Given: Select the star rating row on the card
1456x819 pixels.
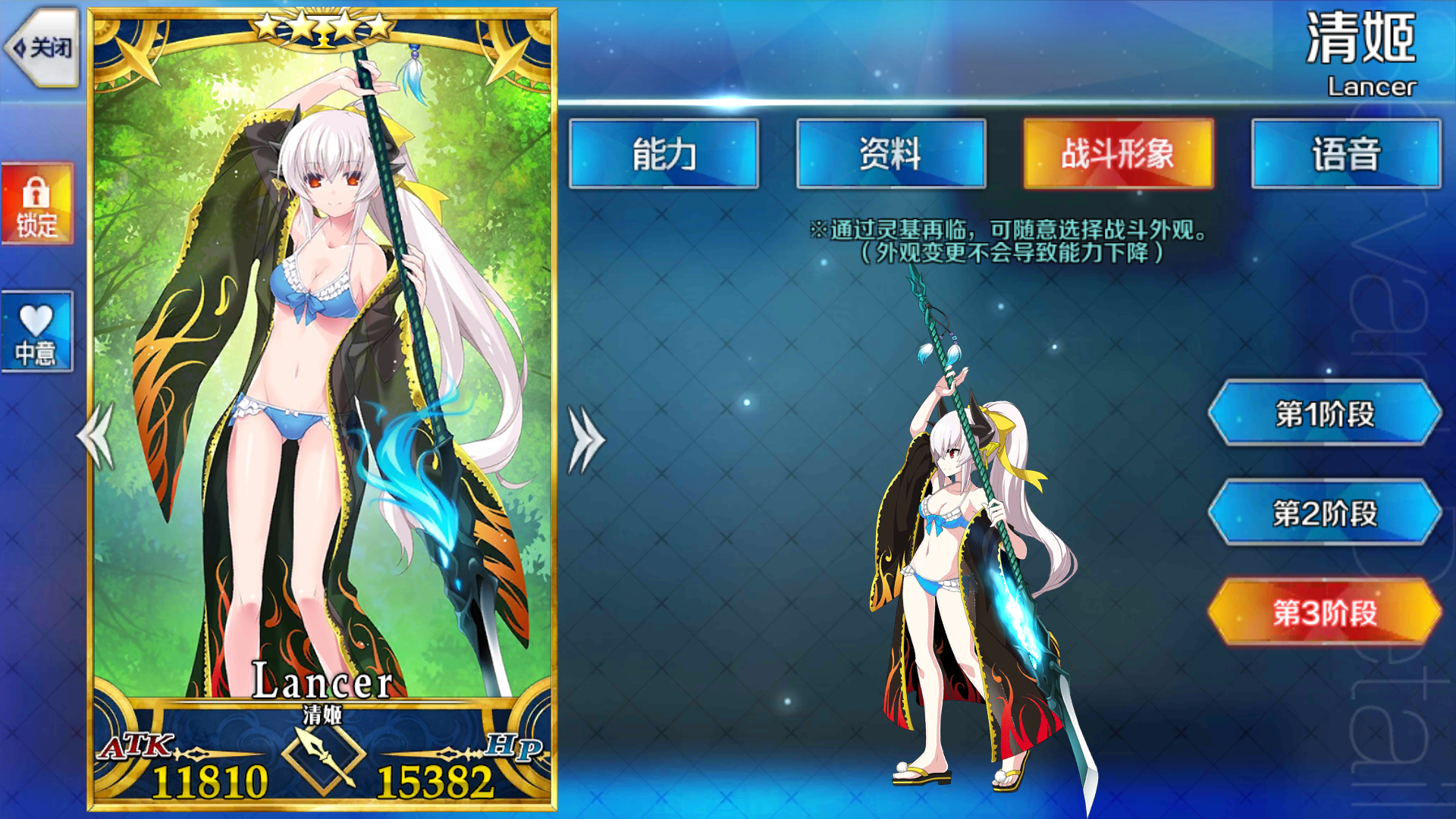Looking at the screenshot, I should (322, 25).
